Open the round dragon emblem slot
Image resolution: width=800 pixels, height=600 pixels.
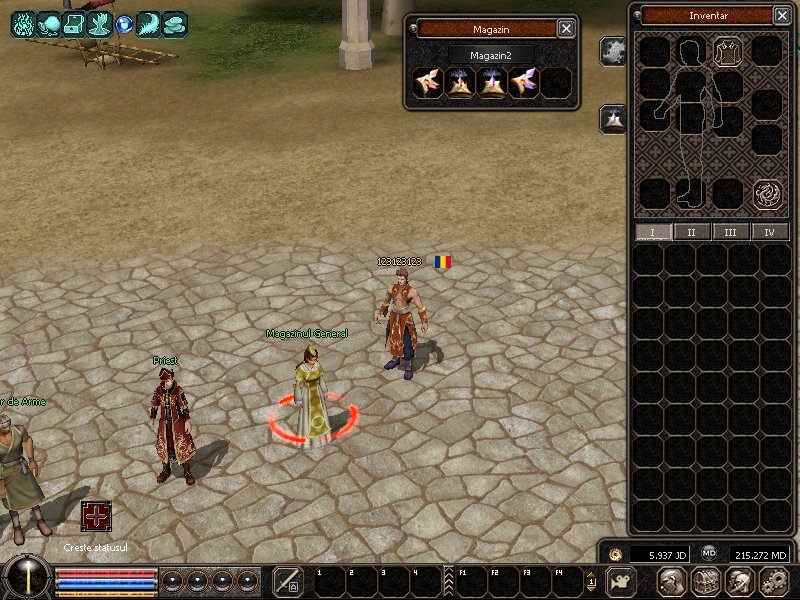(767, 192)
